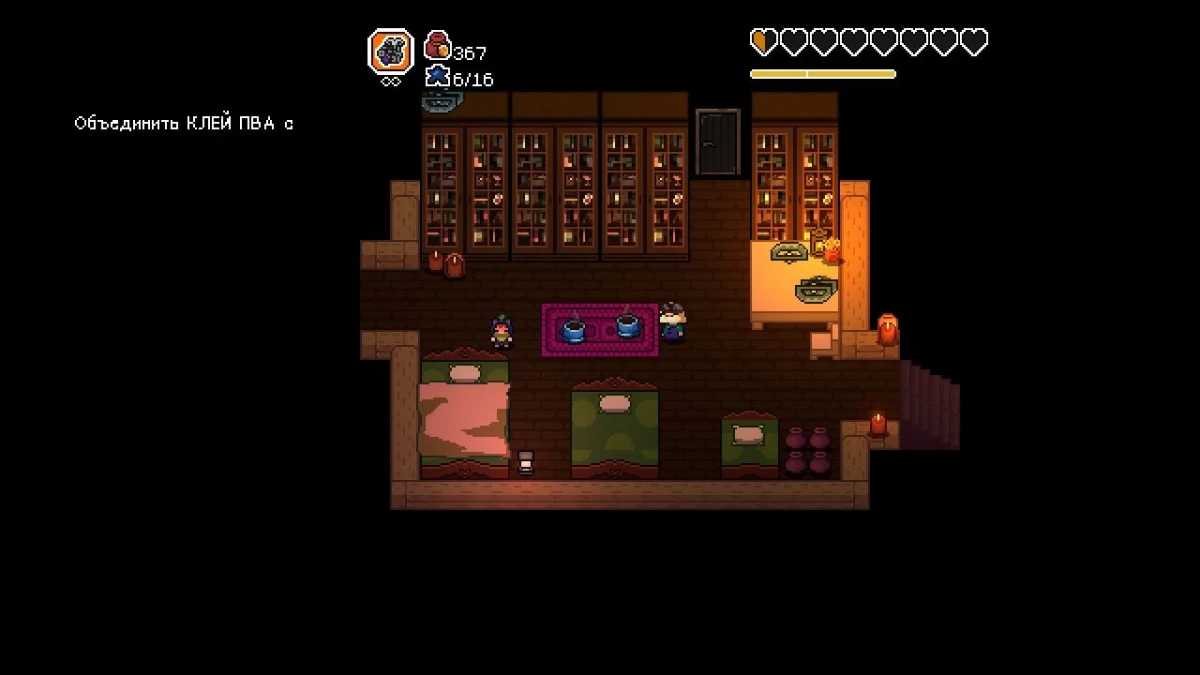
Task: Select the orange equipped item slot
Action: [x=390, y=51]
